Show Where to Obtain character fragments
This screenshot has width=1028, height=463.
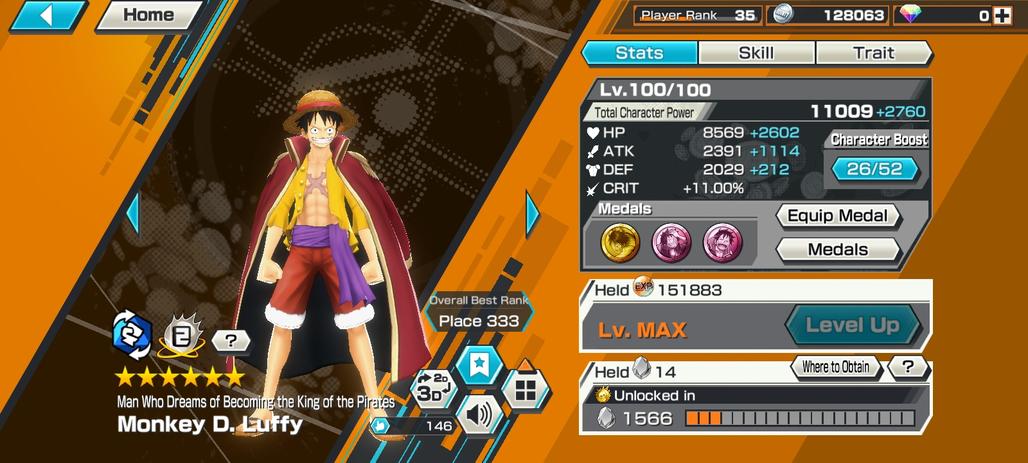pyautogui.click(x=835, y=367)
